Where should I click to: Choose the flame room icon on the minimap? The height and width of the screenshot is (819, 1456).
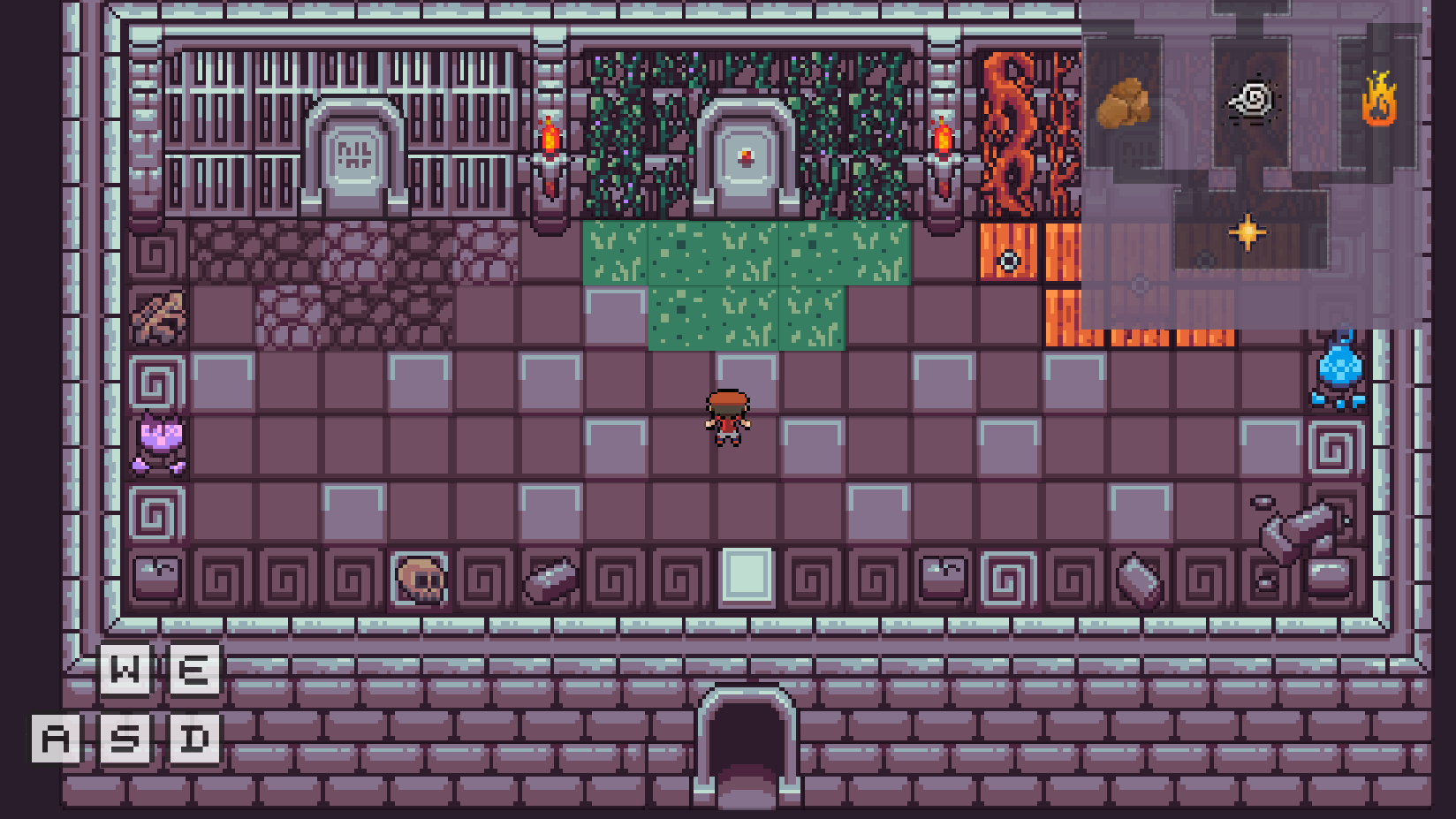click(1378, 99)
